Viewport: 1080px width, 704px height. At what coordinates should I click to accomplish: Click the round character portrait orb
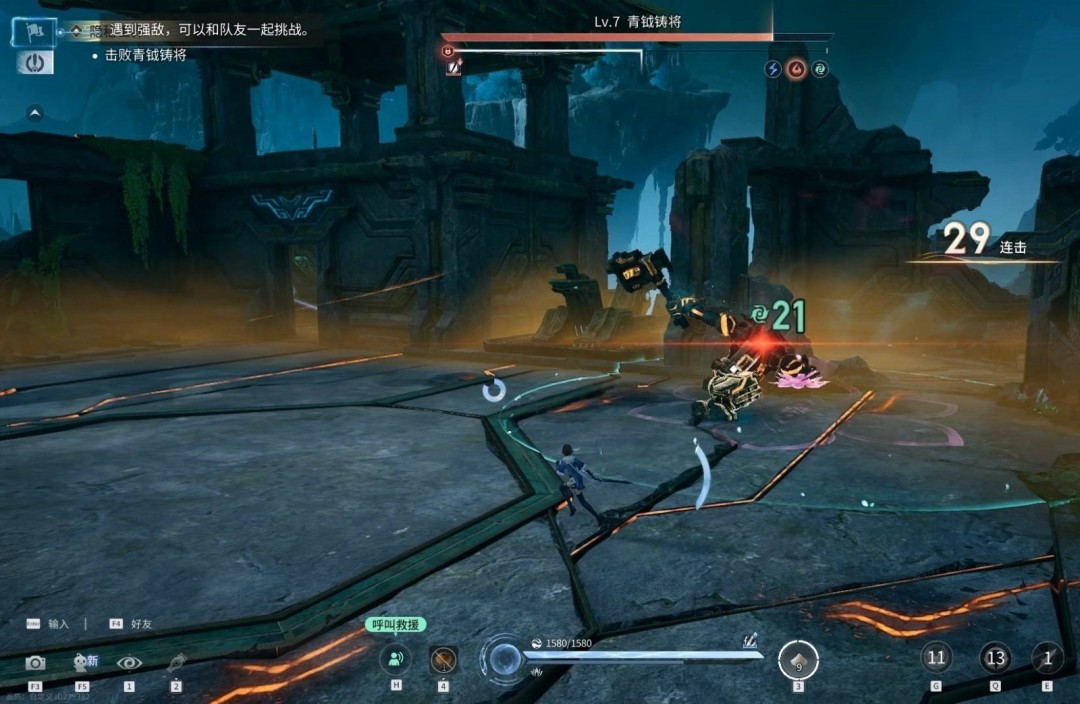[503, 660]
